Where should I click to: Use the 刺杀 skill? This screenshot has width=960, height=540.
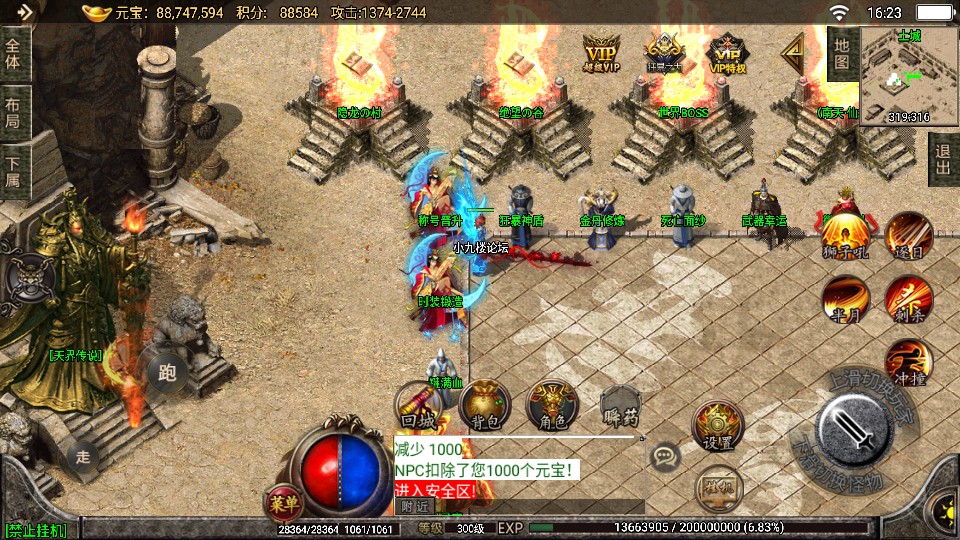click(x=907, y=297)
